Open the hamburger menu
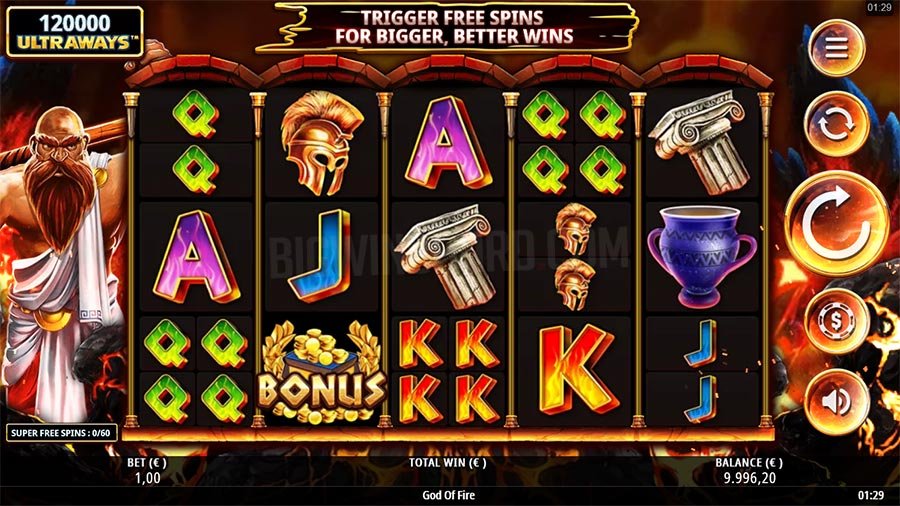This screenshot has width=900, height=506. pyautogui.click(x=836, y=47)
